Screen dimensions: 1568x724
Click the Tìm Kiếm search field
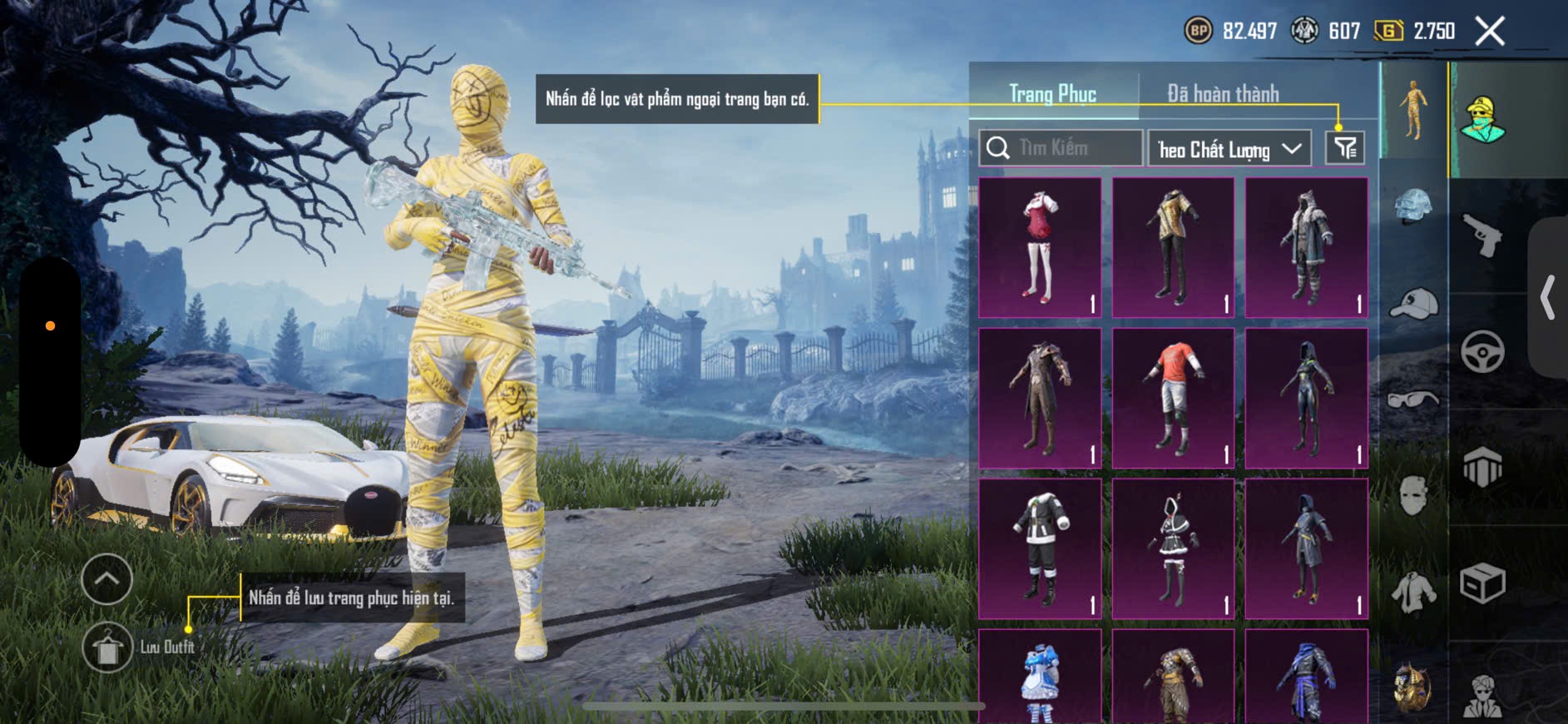click(1061, 148)
